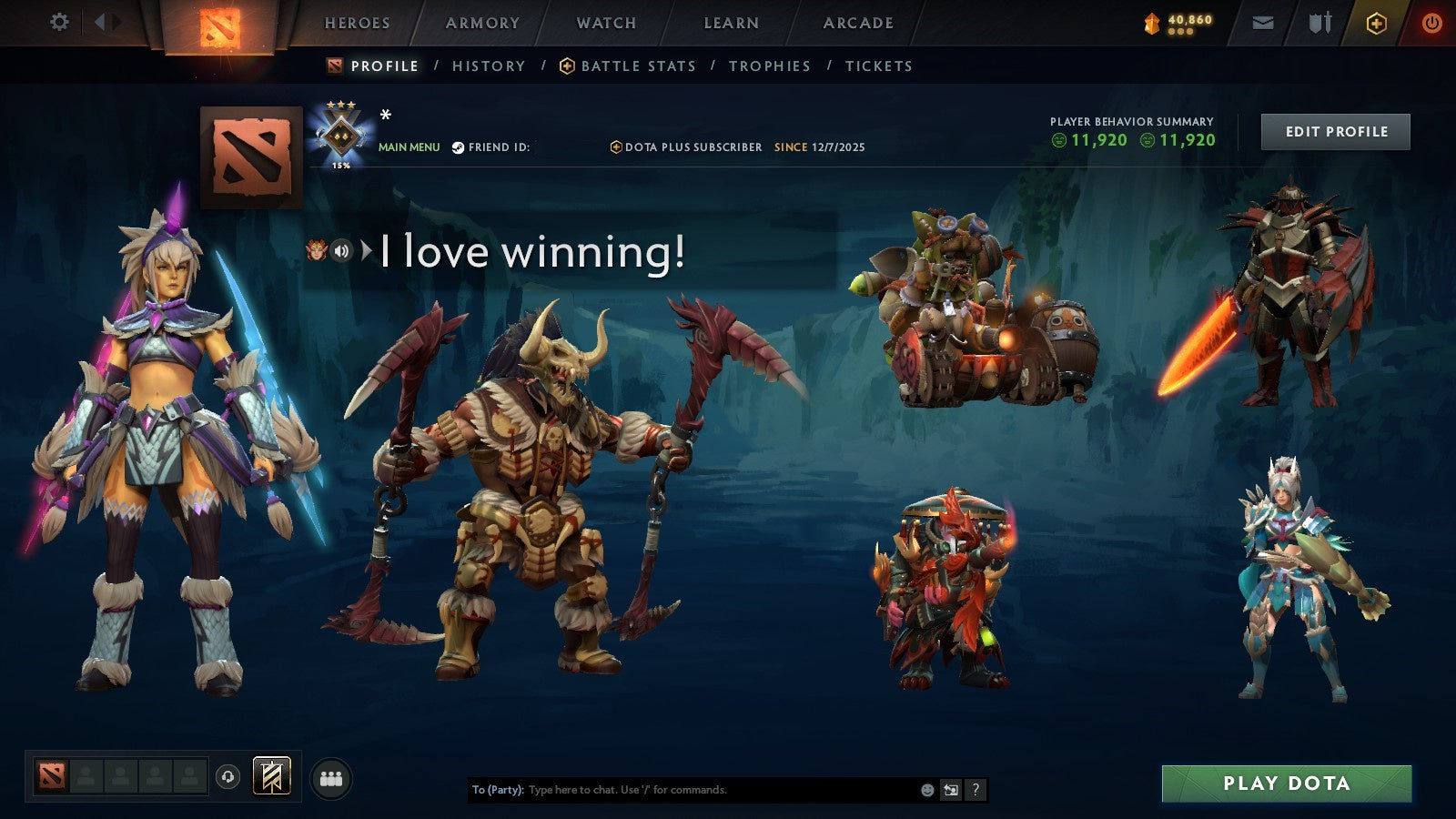The width and height of the screenshot is (1456, 819).
Task: Open Dota Plus via the gold hexagon icon
Action: (1376, 23)
